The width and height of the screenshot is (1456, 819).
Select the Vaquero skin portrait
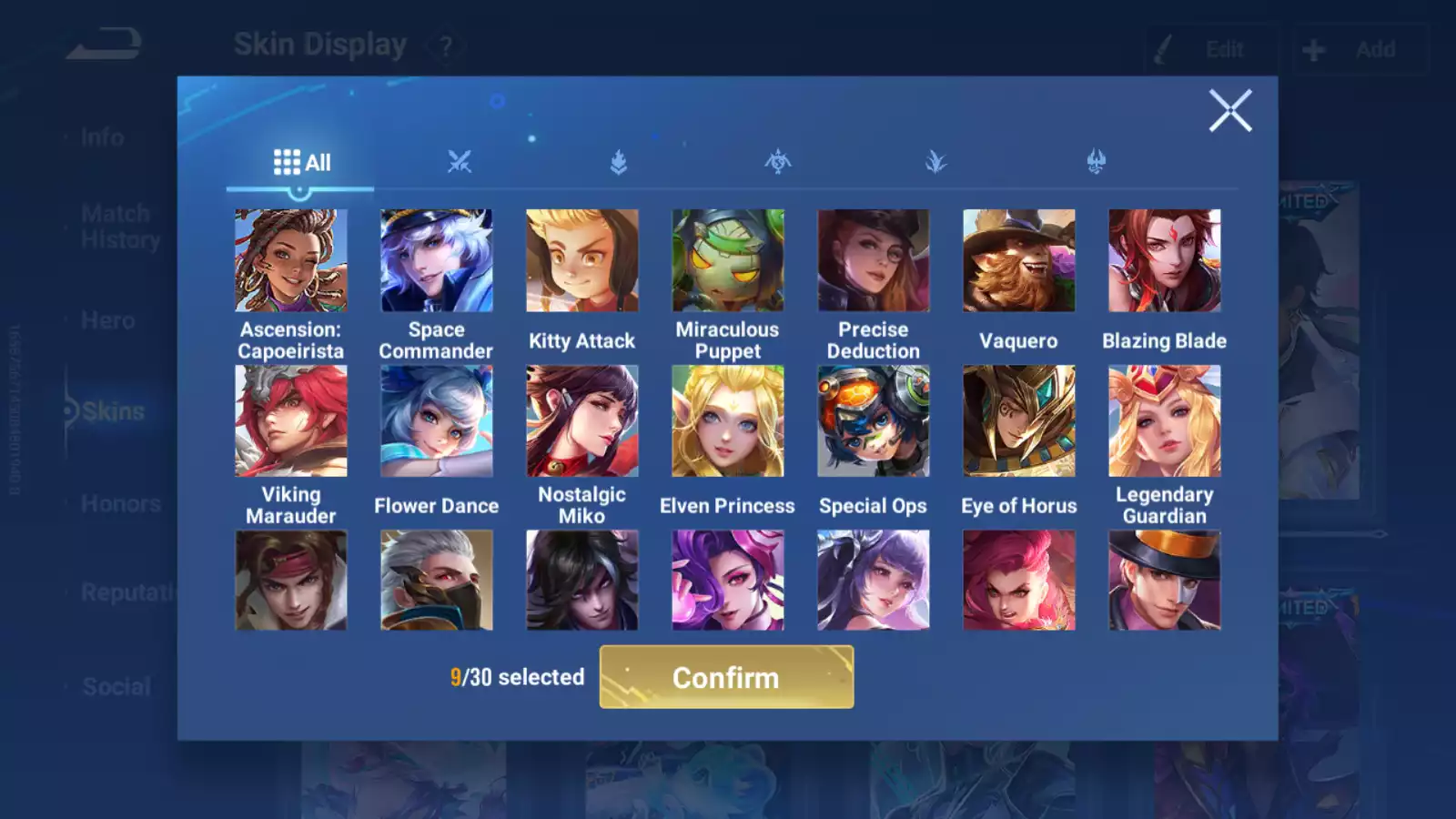tap(1019, 261)
